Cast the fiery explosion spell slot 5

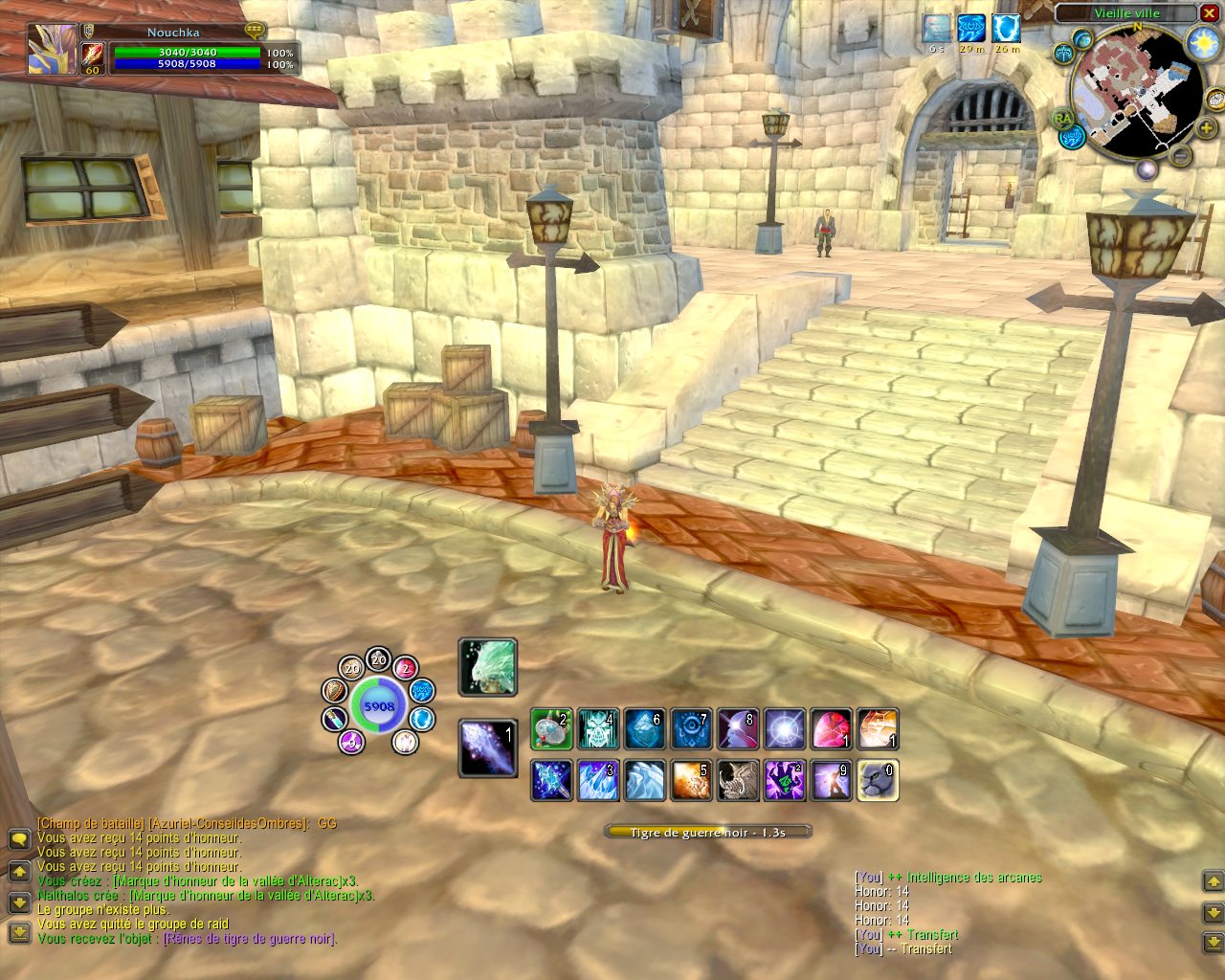click(691, 780)
